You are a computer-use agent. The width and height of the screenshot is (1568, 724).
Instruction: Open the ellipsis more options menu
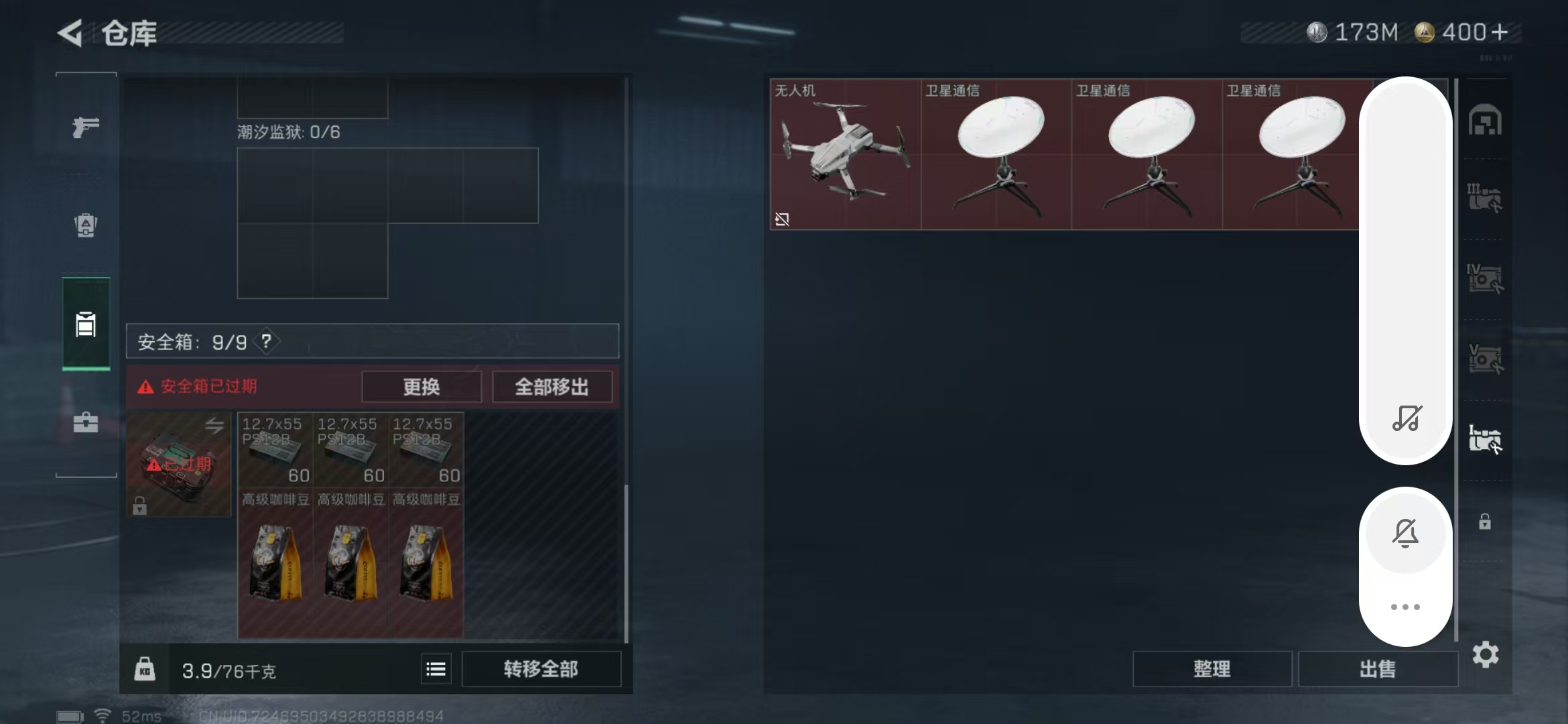click(1405, 607)
